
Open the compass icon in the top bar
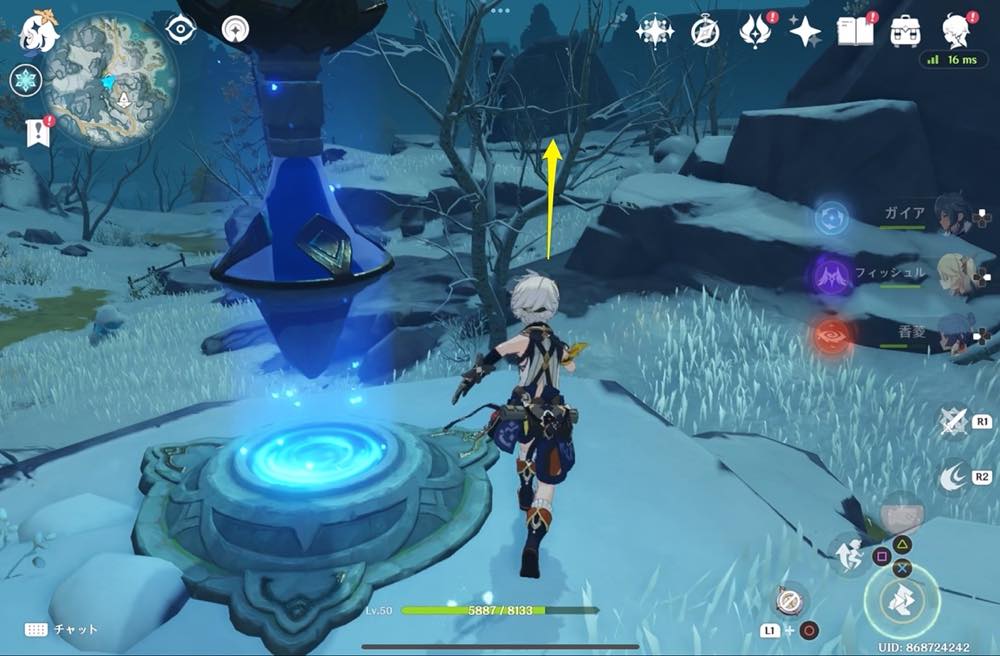pos(705,32)
